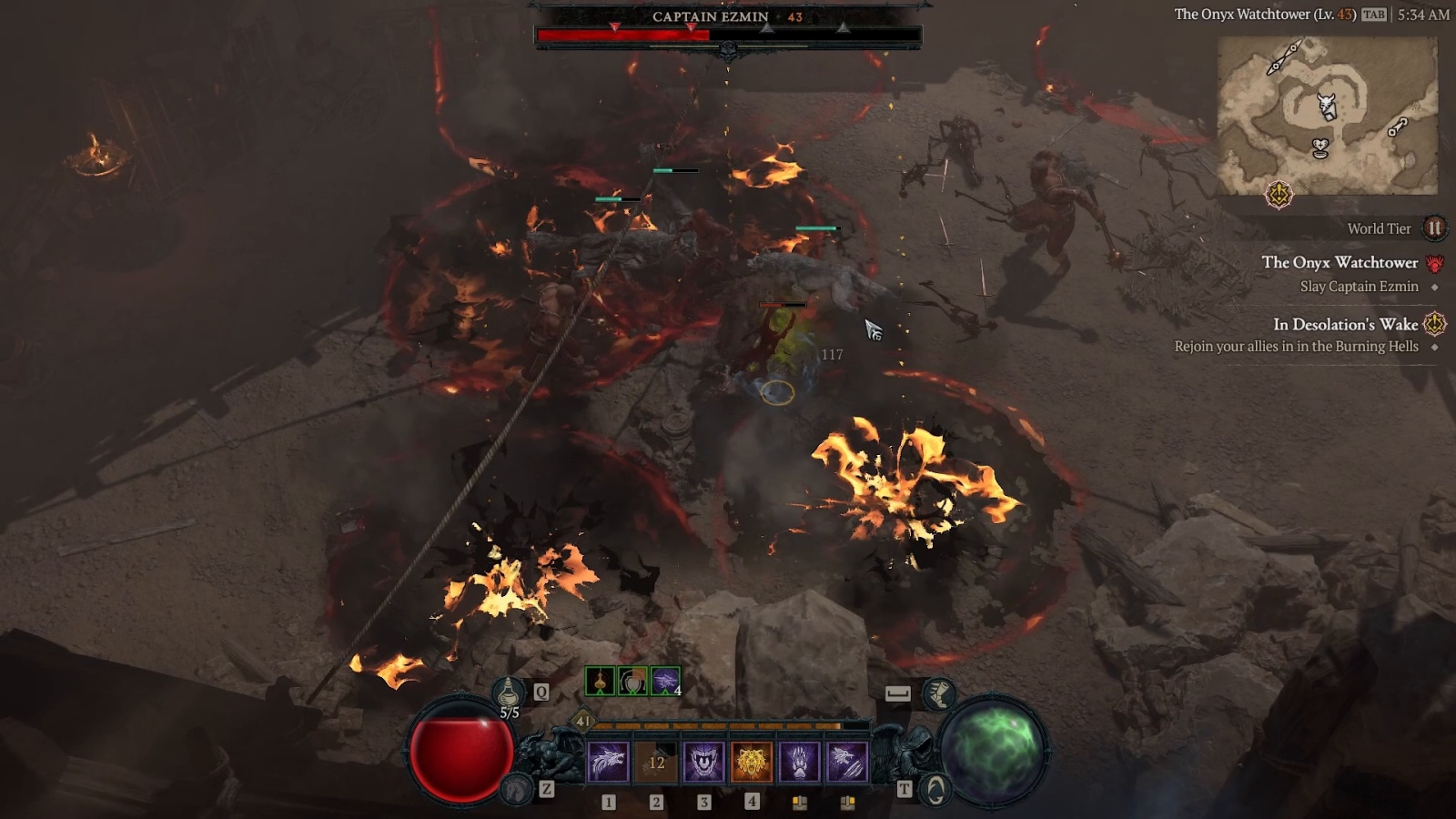Expand the Rejoin your allies objective diamond
The image size is (1456, 819).
[1435, 346]
